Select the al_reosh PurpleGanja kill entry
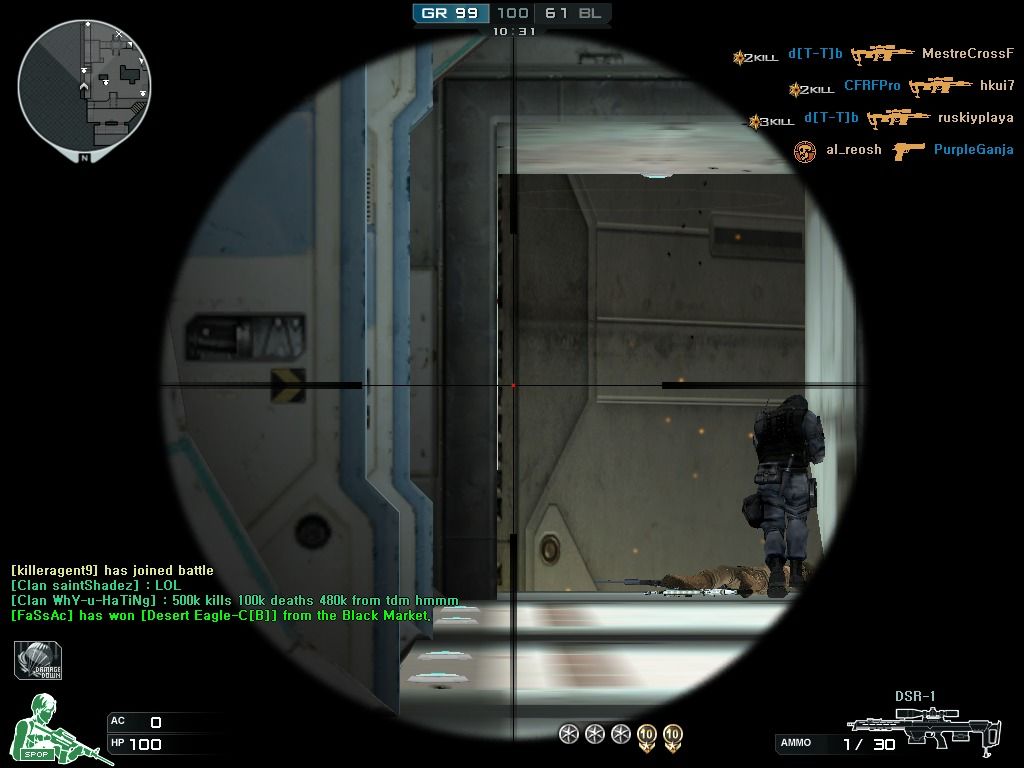Image resolution: width=1024 pixels, height=768 pixels. [903, 150]
